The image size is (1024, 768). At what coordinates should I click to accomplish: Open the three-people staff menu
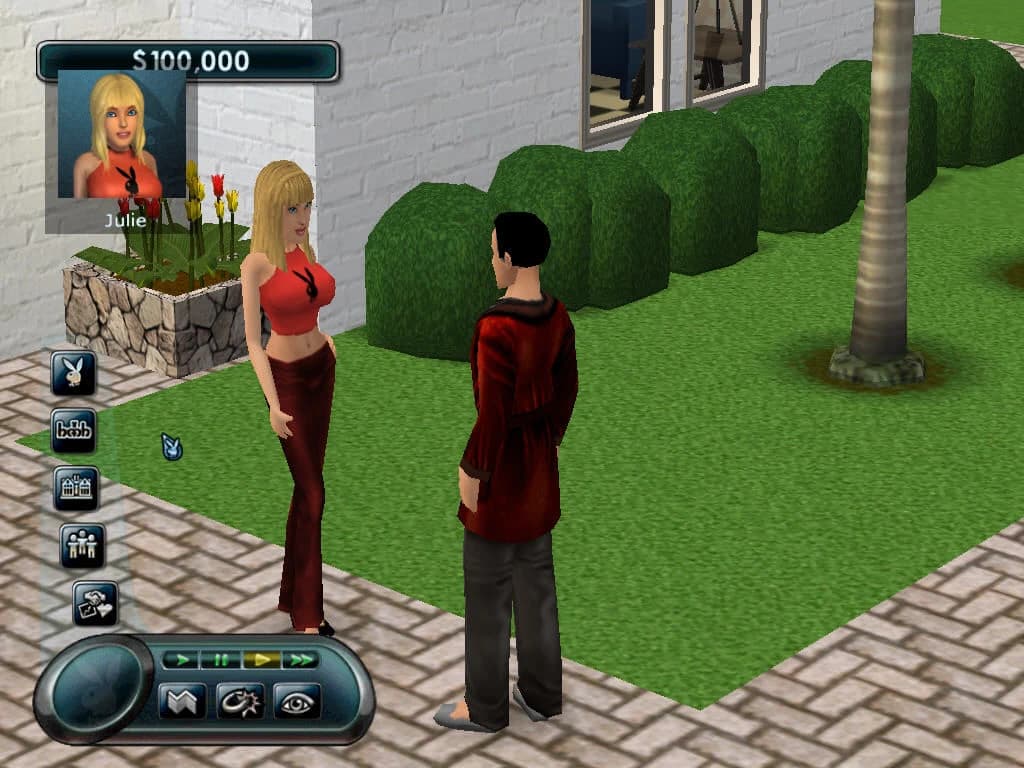[82, 545]
